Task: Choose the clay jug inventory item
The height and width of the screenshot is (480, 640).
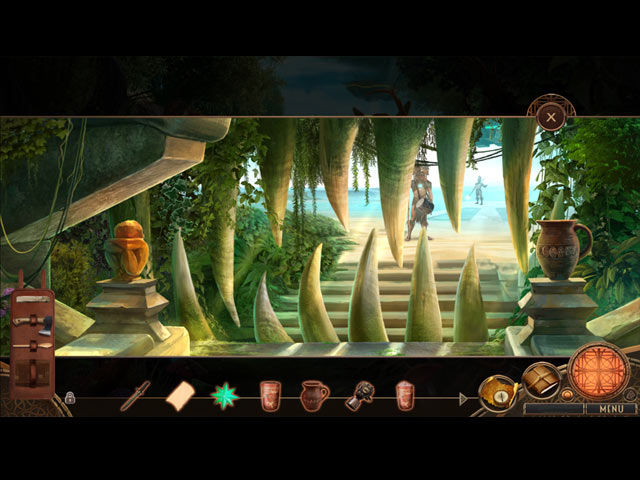Action: 314,396
